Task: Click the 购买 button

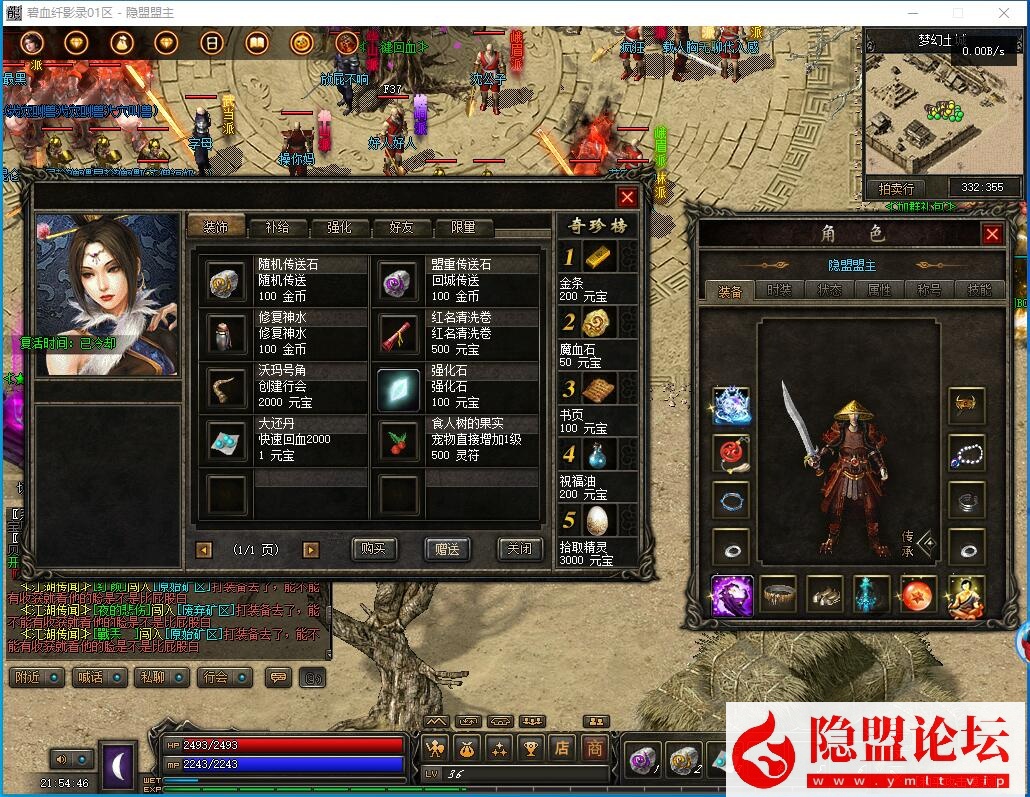Action: [374, 549]
